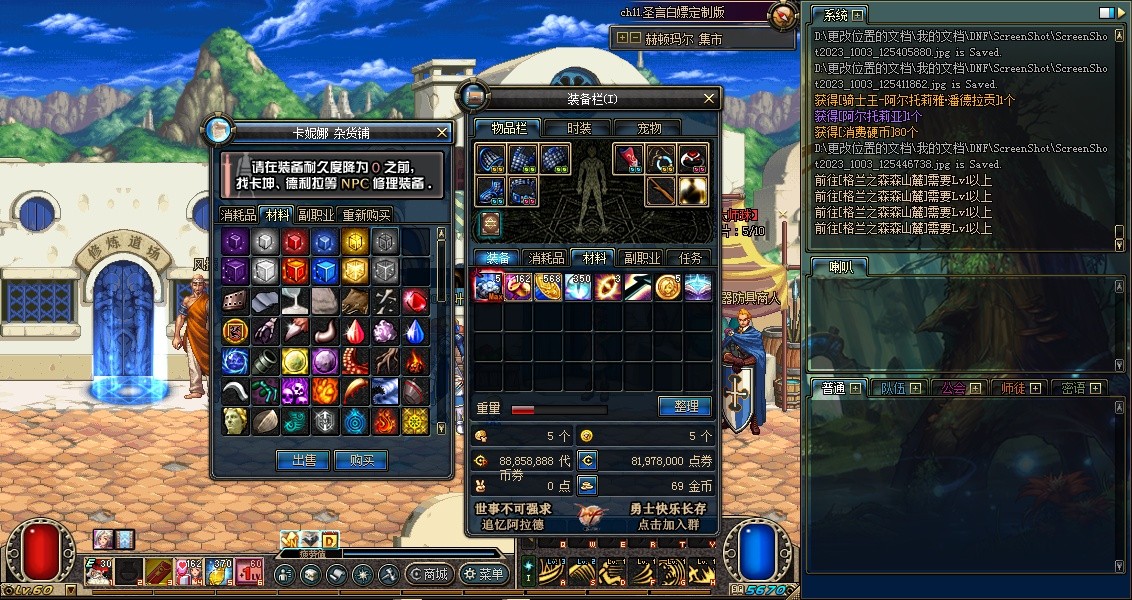Click the 出售 sell button

pos(303,460)
